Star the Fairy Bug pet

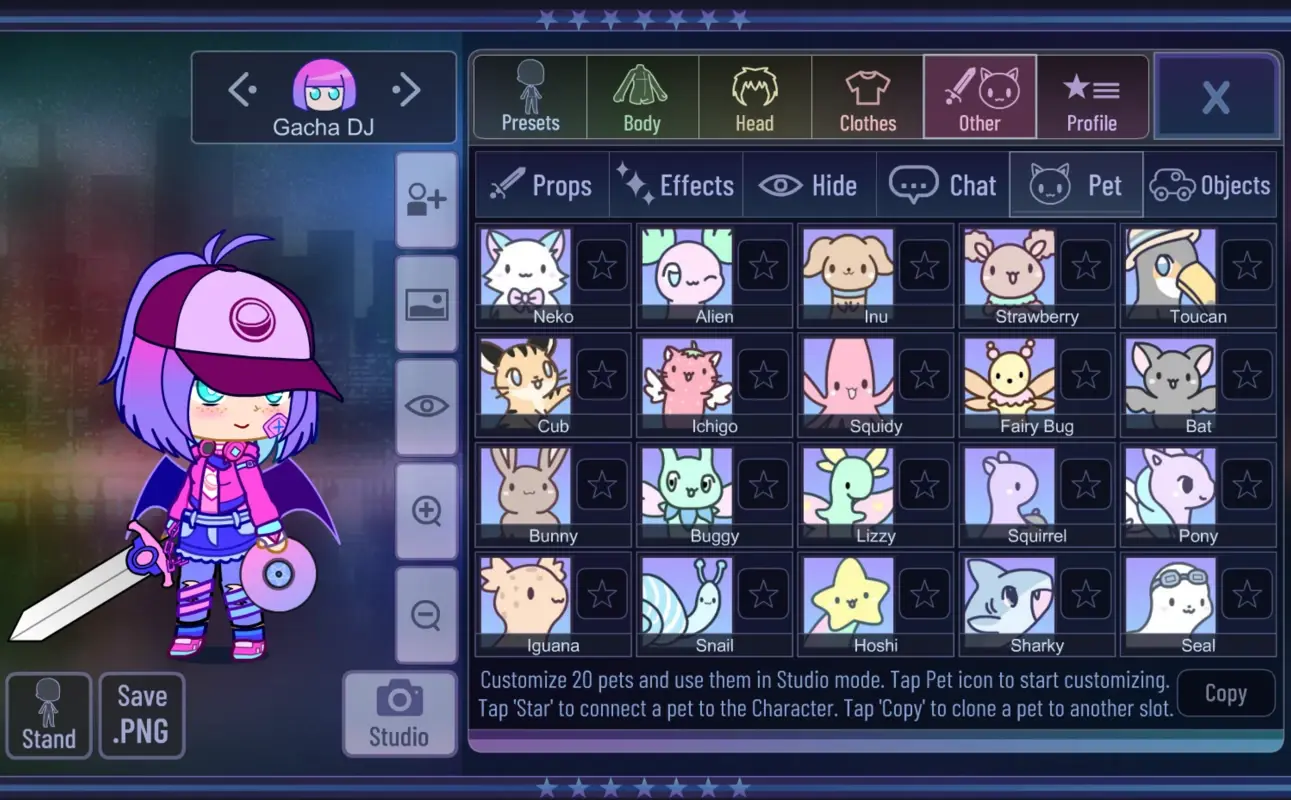click(x=1085, y=374)
